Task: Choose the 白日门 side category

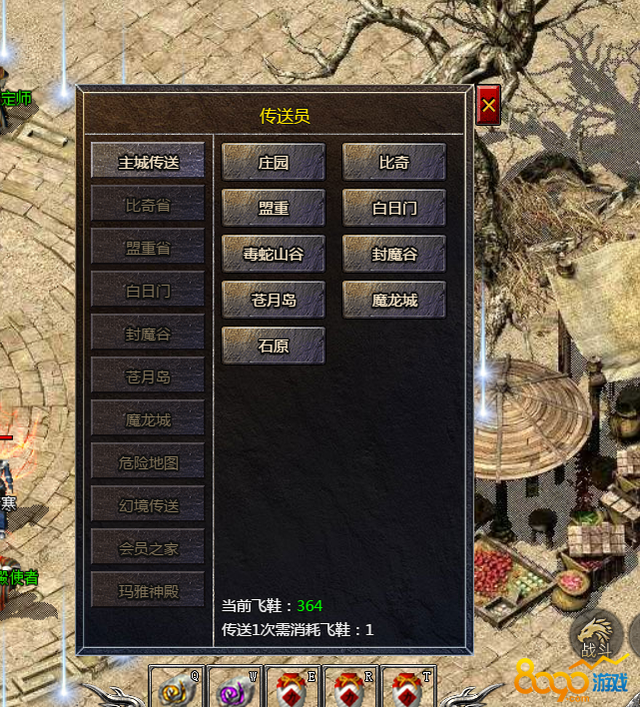Action: pyautogui.click(x=148, y=291)
